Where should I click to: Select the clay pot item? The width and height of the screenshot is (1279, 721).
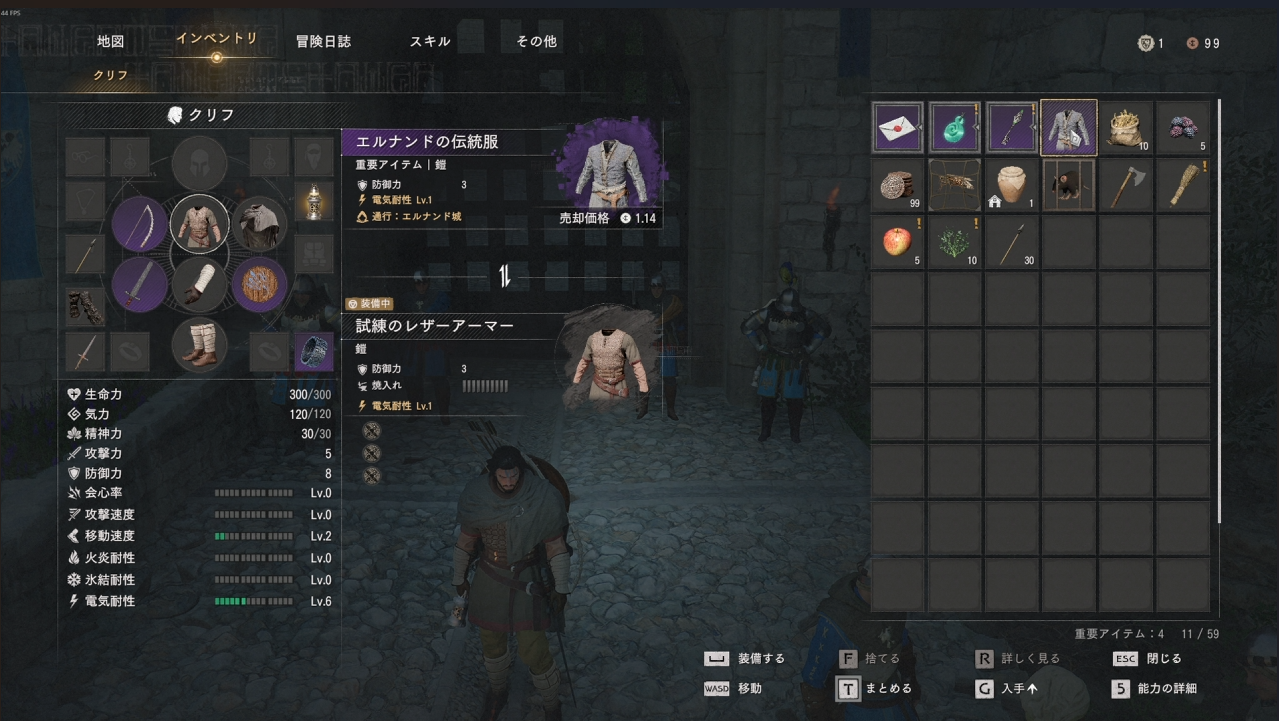click(x=1012, y=185)
